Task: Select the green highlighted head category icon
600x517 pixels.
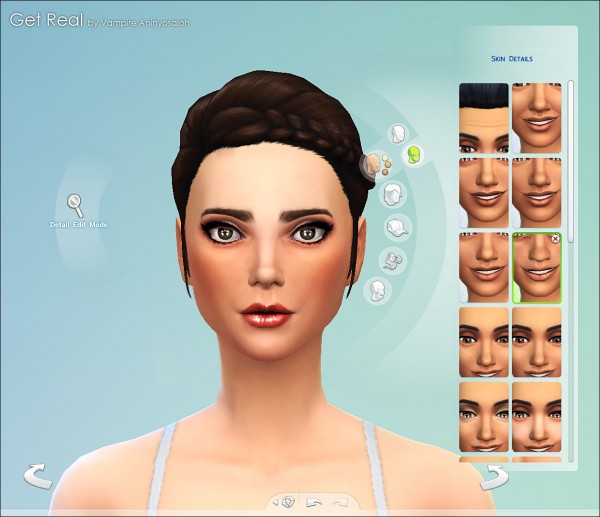Action: click(413, 155)
